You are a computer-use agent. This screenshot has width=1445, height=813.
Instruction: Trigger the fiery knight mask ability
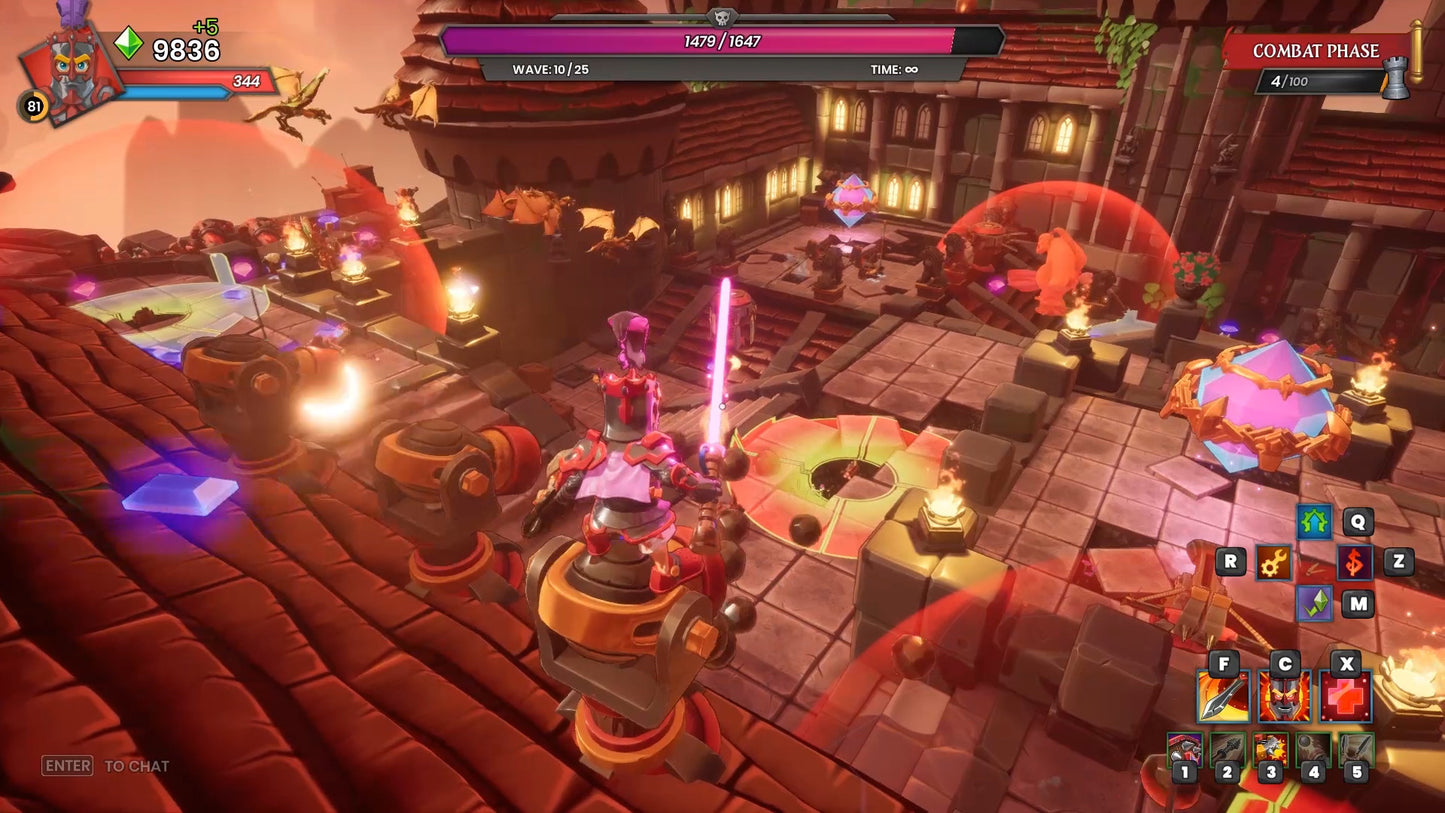point(1284,697)
